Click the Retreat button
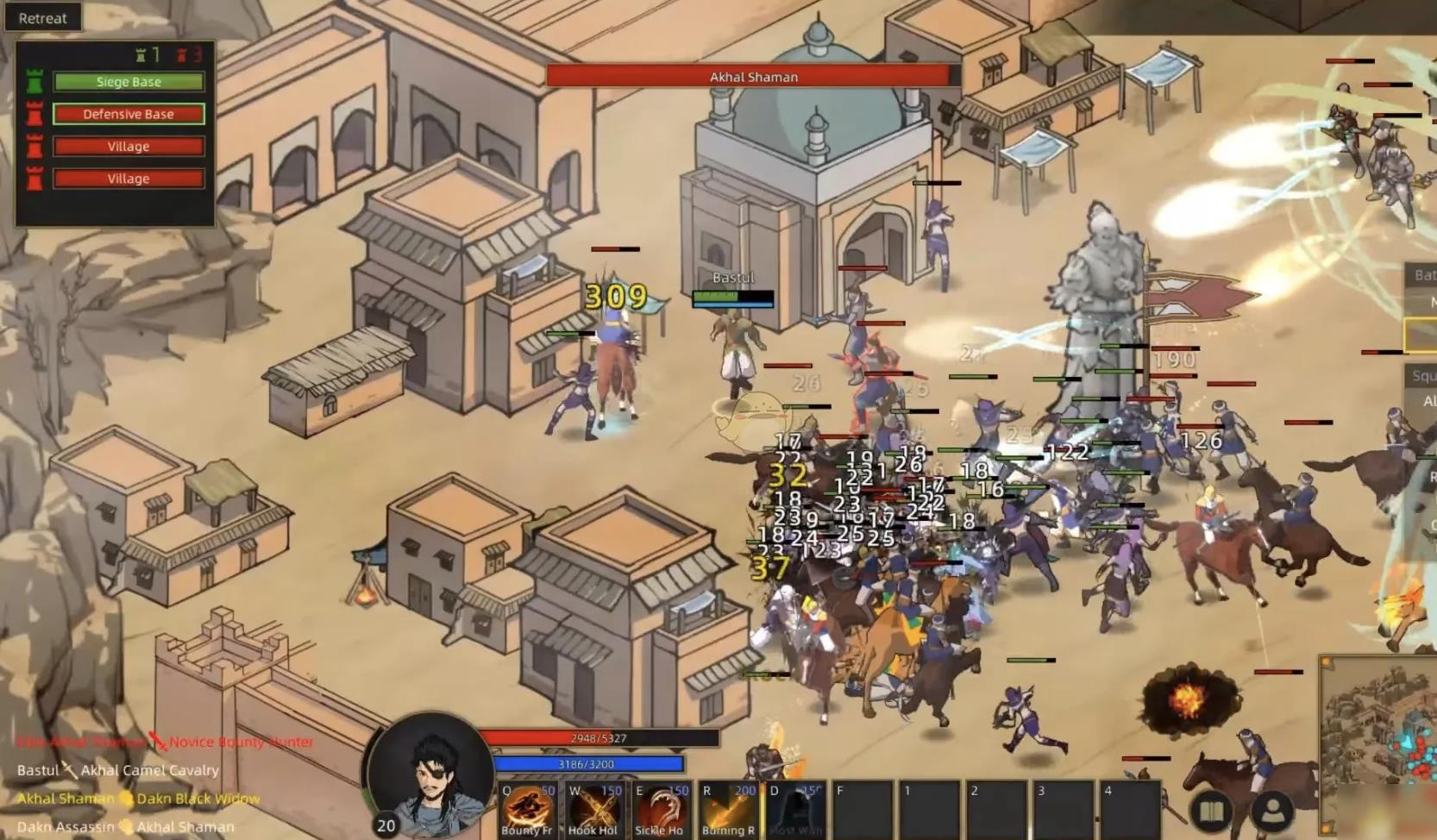Image resolution: width=1437 pixels, height=840 pixels. click(42, 17)
